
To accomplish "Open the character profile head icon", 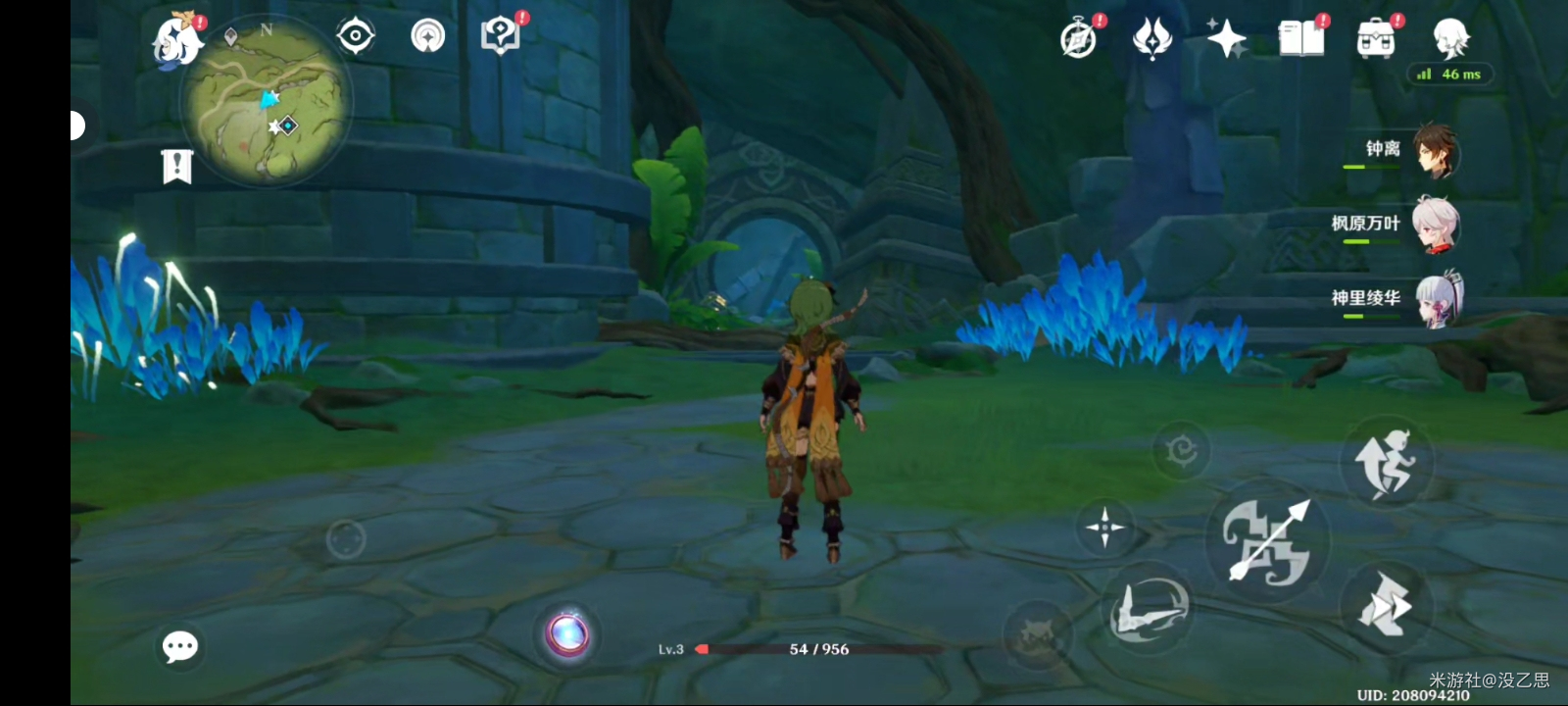I will coord(1450,39).
